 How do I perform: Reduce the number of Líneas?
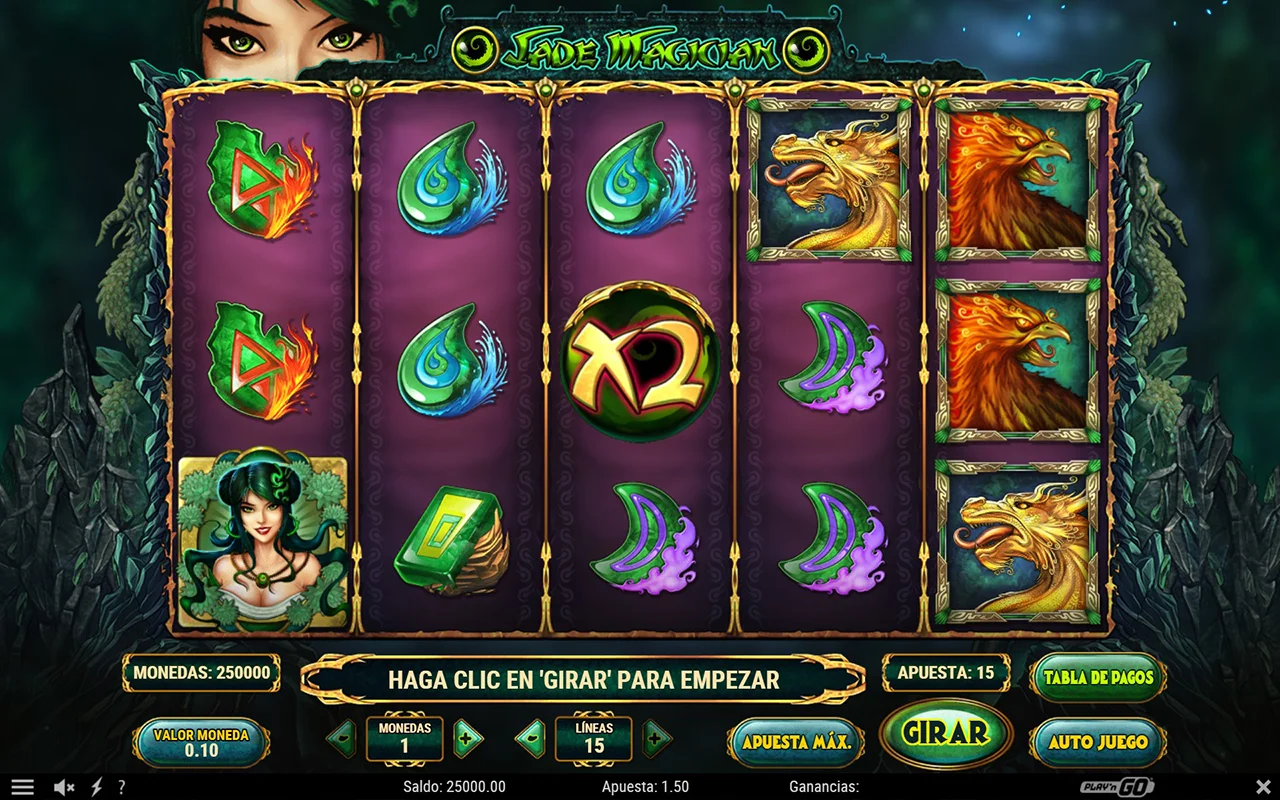coord(530,739)
